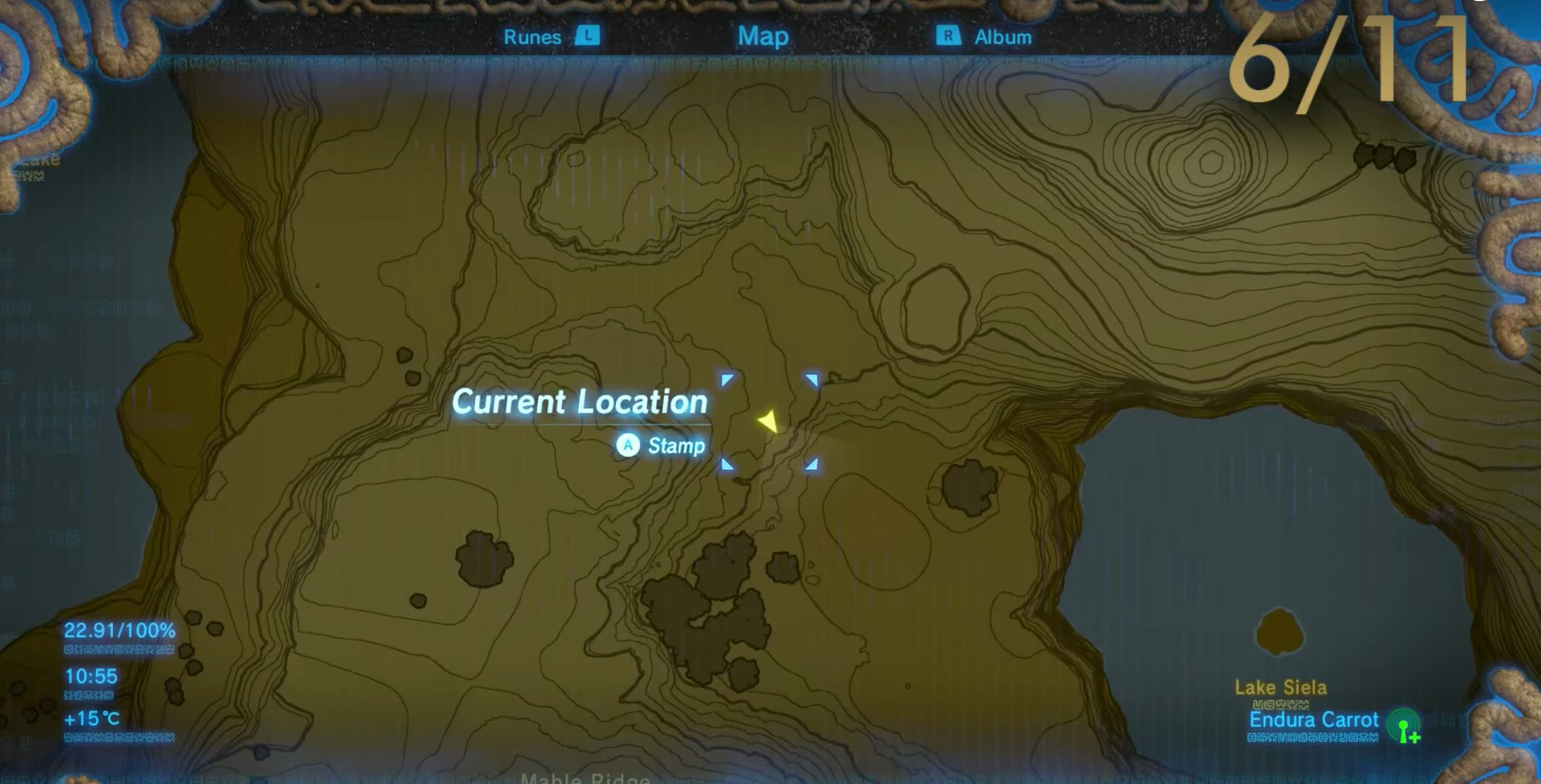Enable stamping at the highlighted map square
Screen dimensions: 1541x784
point(630,445)
